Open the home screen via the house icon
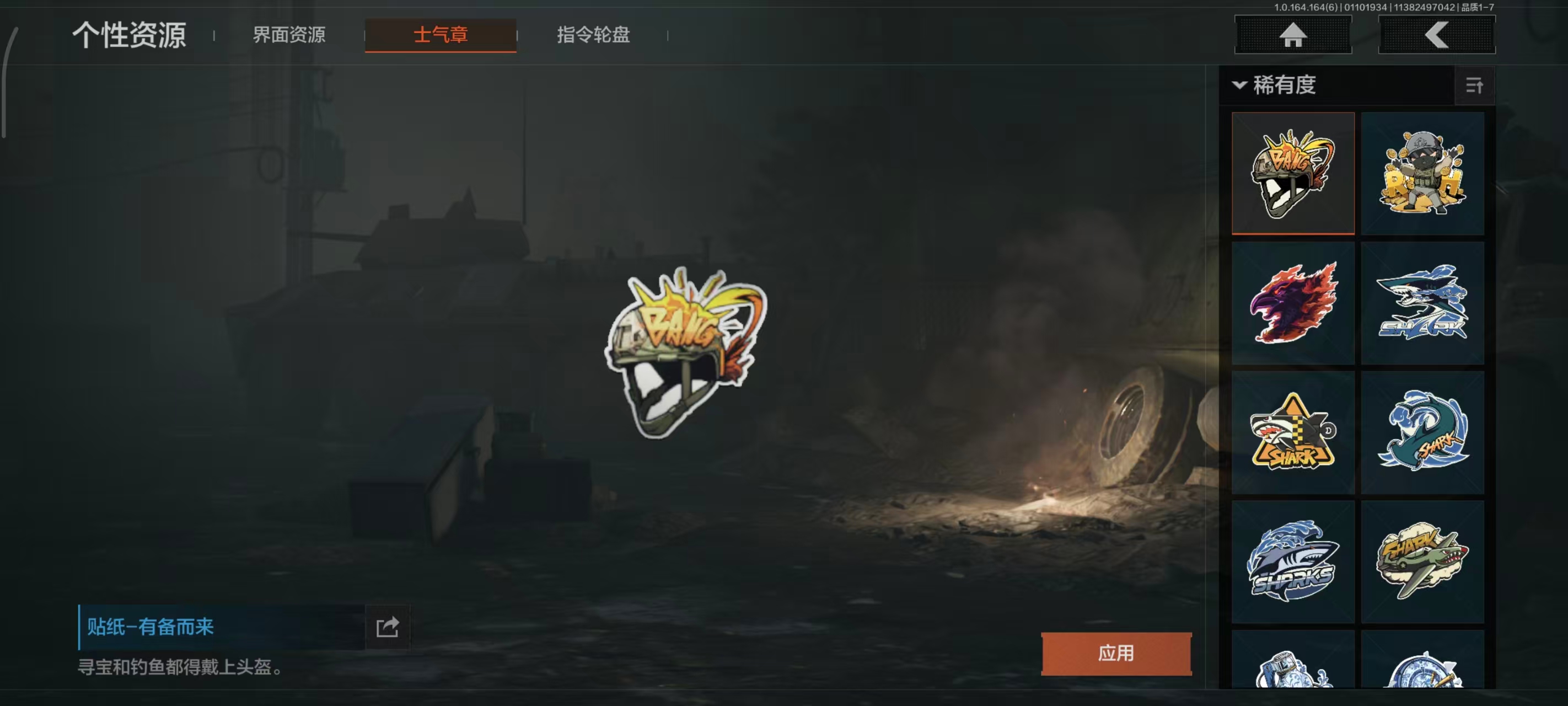1568x706 pixels. (x=1293, y=35)
